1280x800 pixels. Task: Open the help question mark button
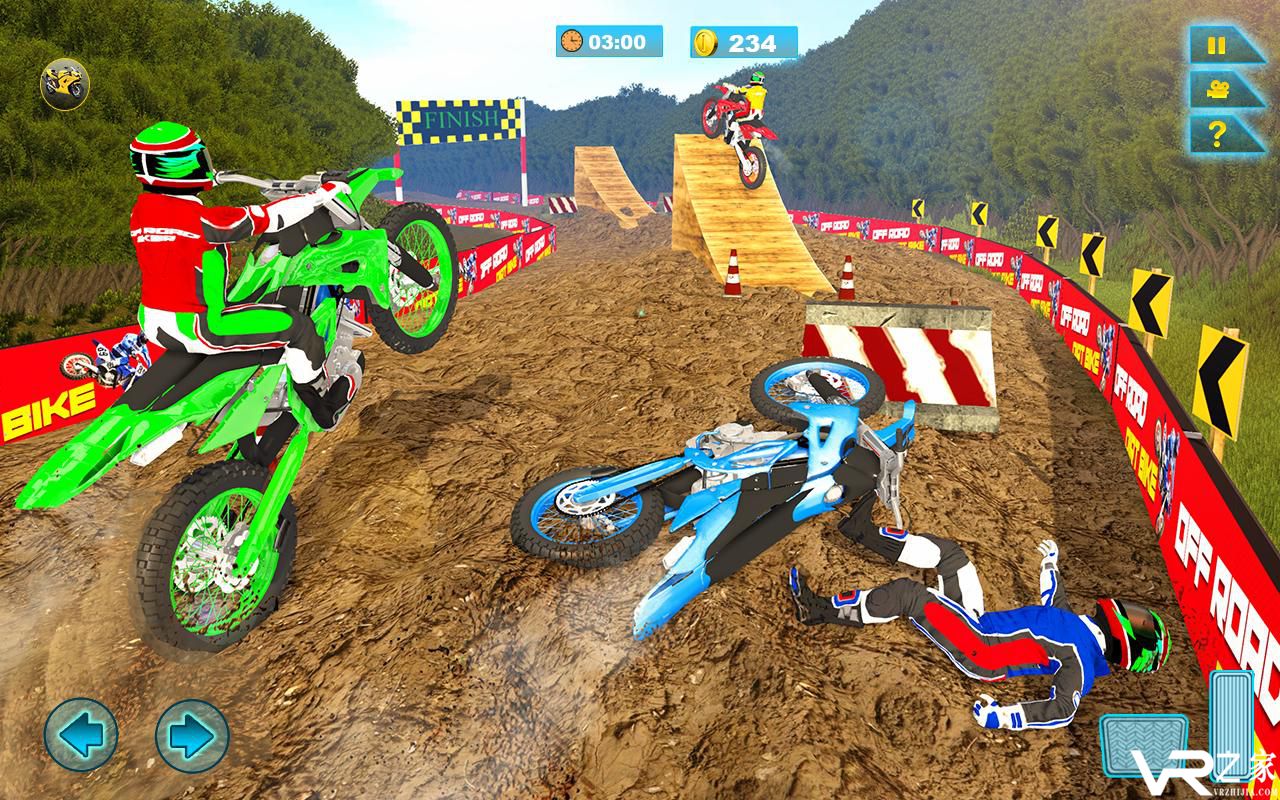point(1217,133)
